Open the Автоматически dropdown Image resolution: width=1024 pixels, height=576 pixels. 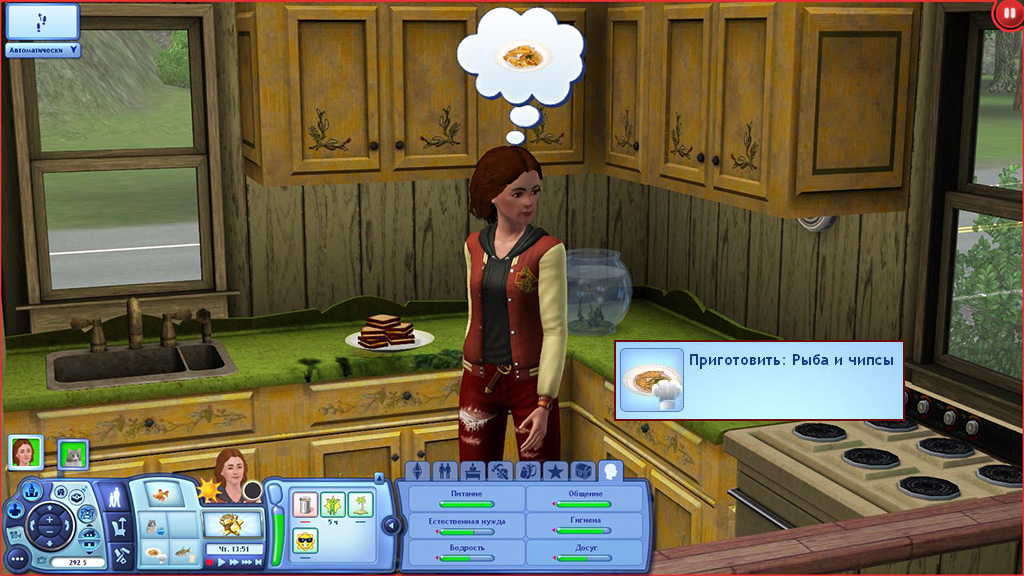pyautogui.click(x=43, y=49)
